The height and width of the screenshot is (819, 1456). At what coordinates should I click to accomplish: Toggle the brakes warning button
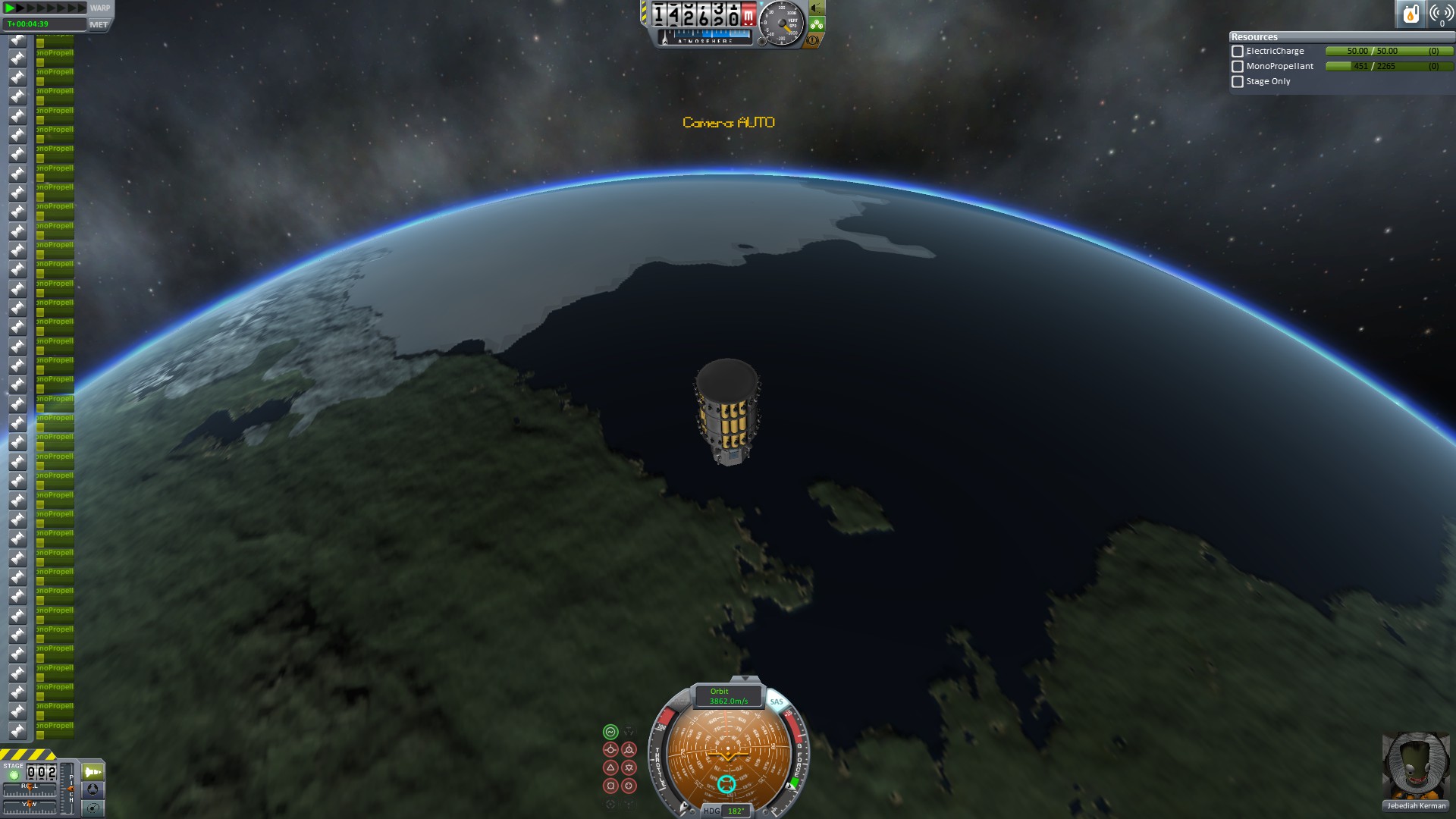tap(813, 40)
